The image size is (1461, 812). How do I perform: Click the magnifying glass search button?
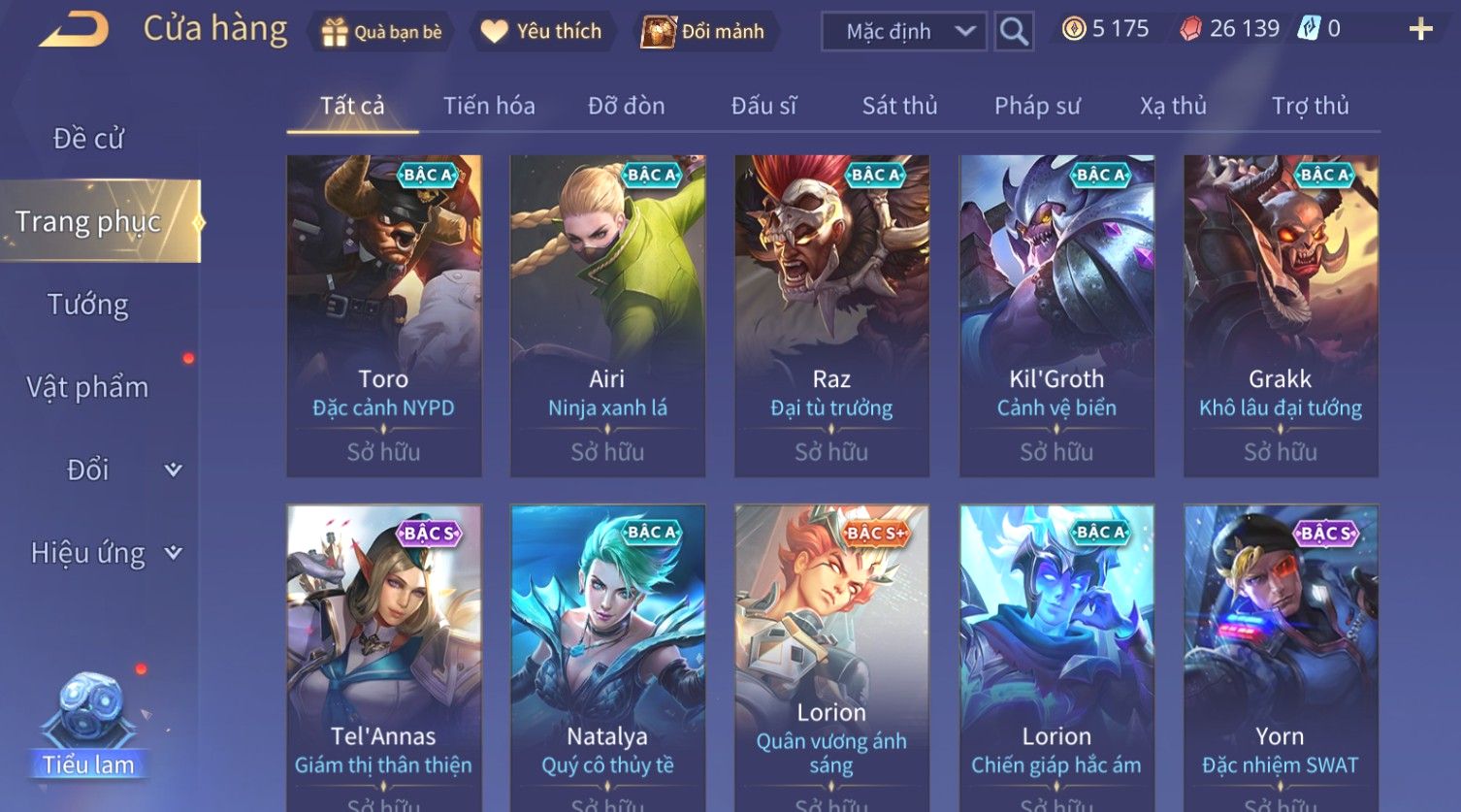1014,32
